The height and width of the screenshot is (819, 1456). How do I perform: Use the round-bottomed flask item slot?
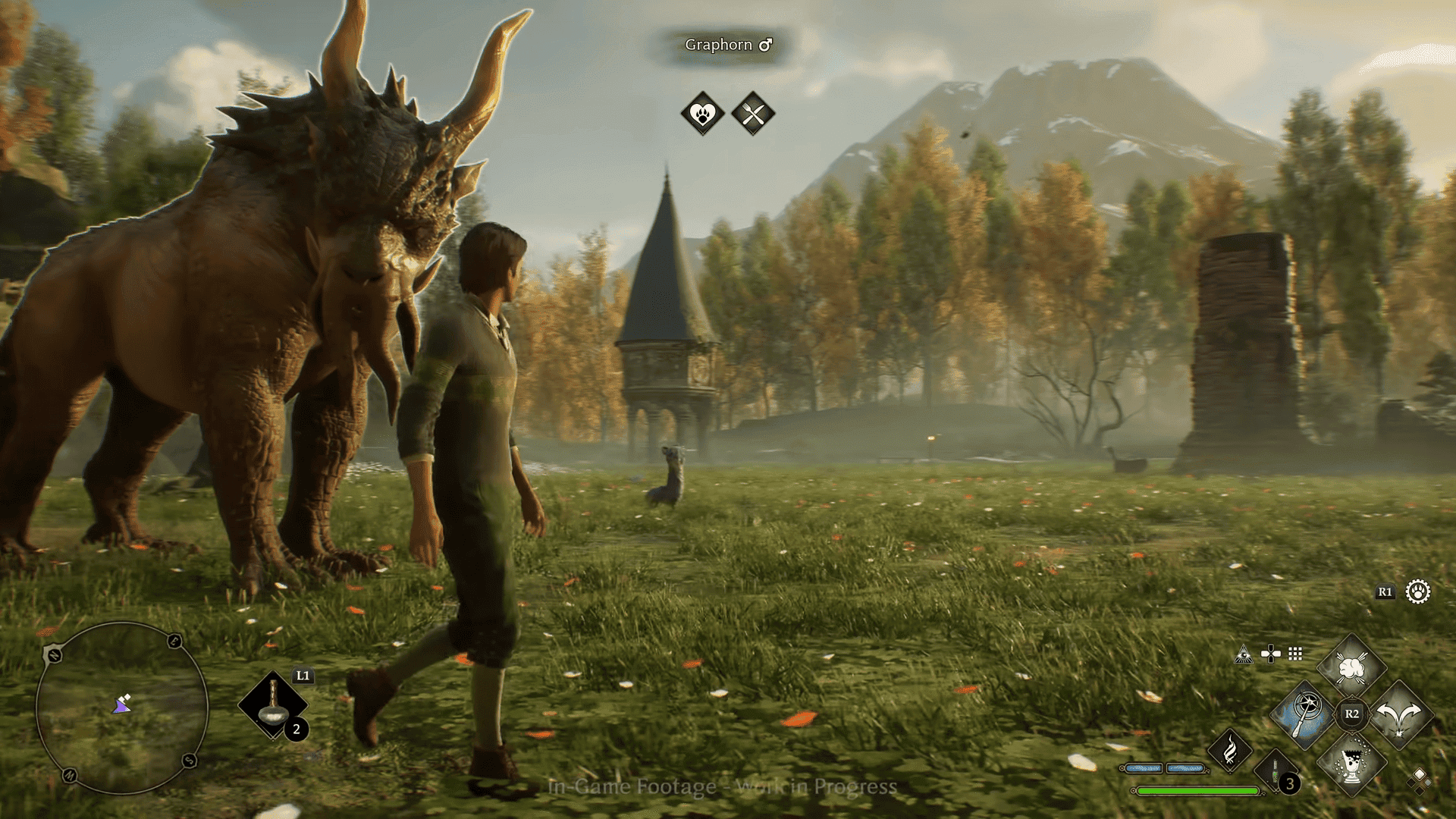tap(273, 705)
